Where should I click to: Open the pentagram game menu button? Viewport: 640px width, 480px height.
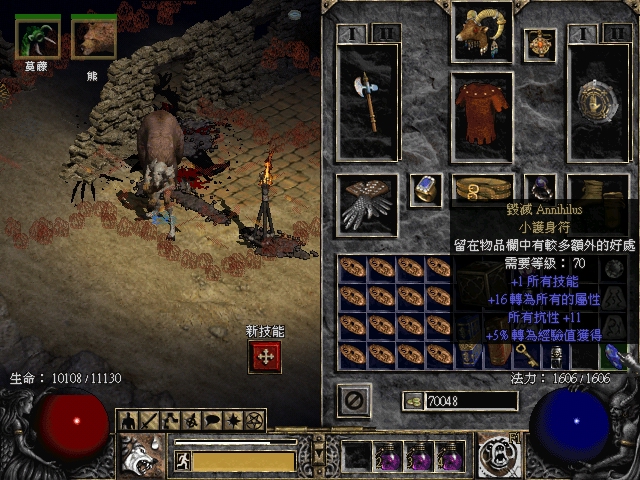coord(254,420)
